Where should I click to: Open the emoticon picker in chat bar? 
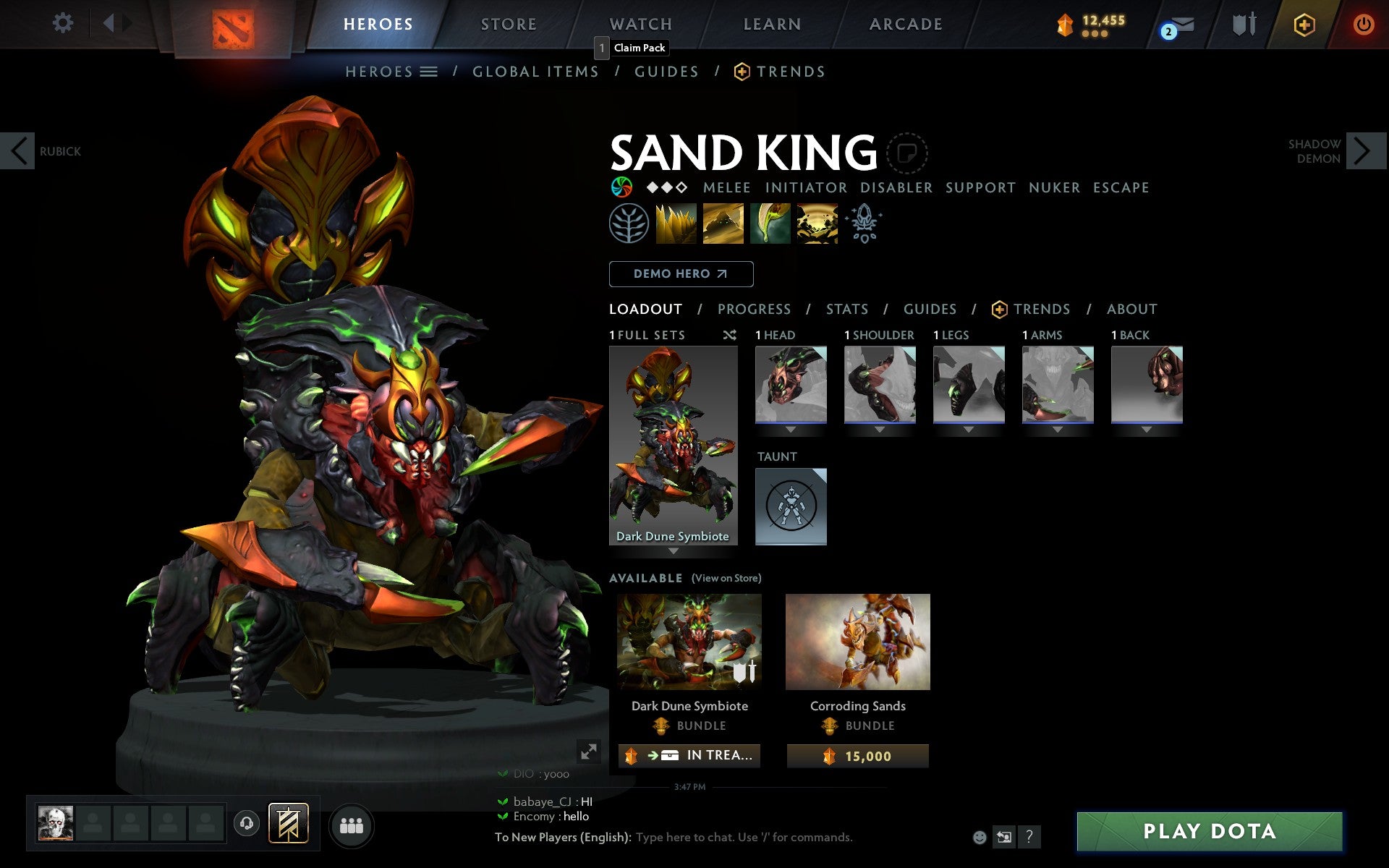(x=980, y=838)
